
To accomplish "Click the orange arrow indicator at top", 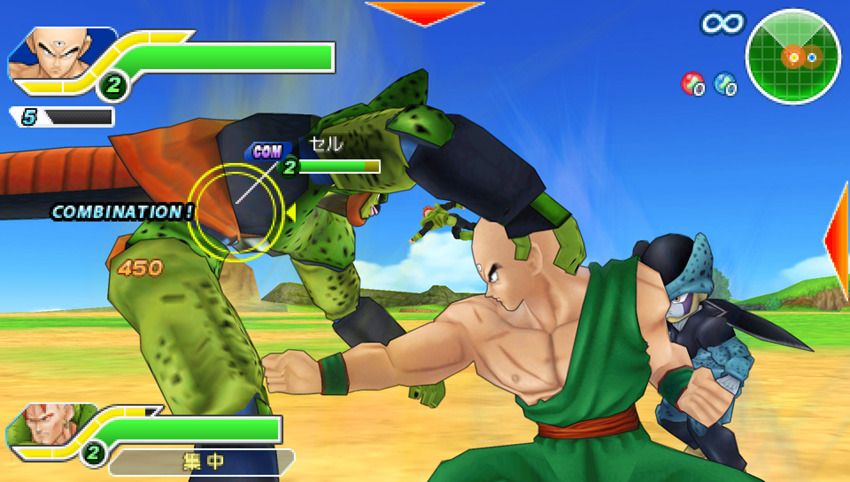I will (424, 12).
